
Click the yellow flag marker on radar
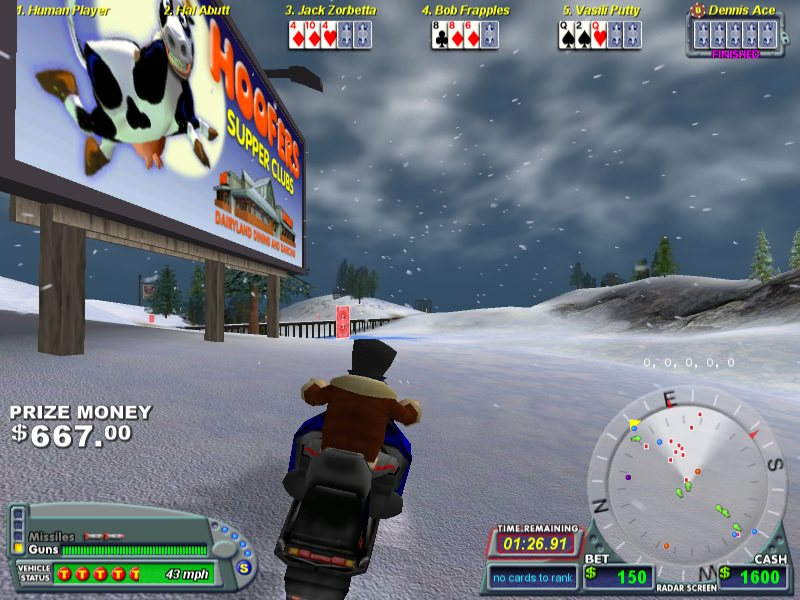coord(633,424)
